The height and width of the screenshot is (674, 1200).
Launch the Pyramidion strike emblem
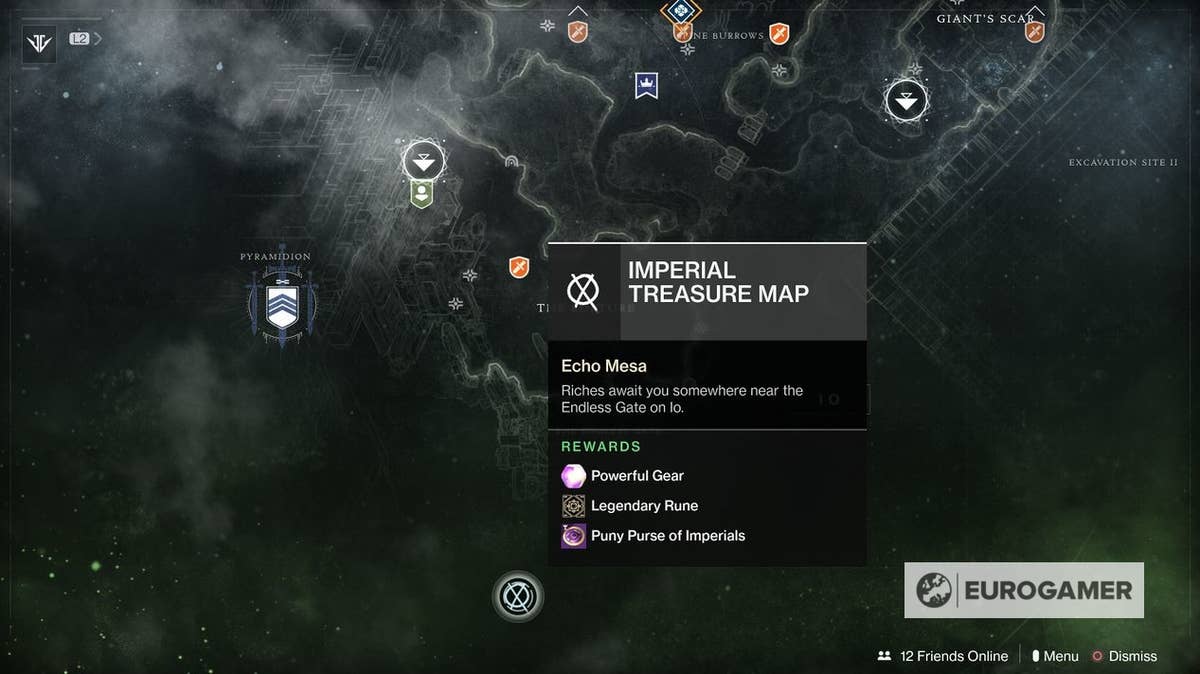(282, 307)
